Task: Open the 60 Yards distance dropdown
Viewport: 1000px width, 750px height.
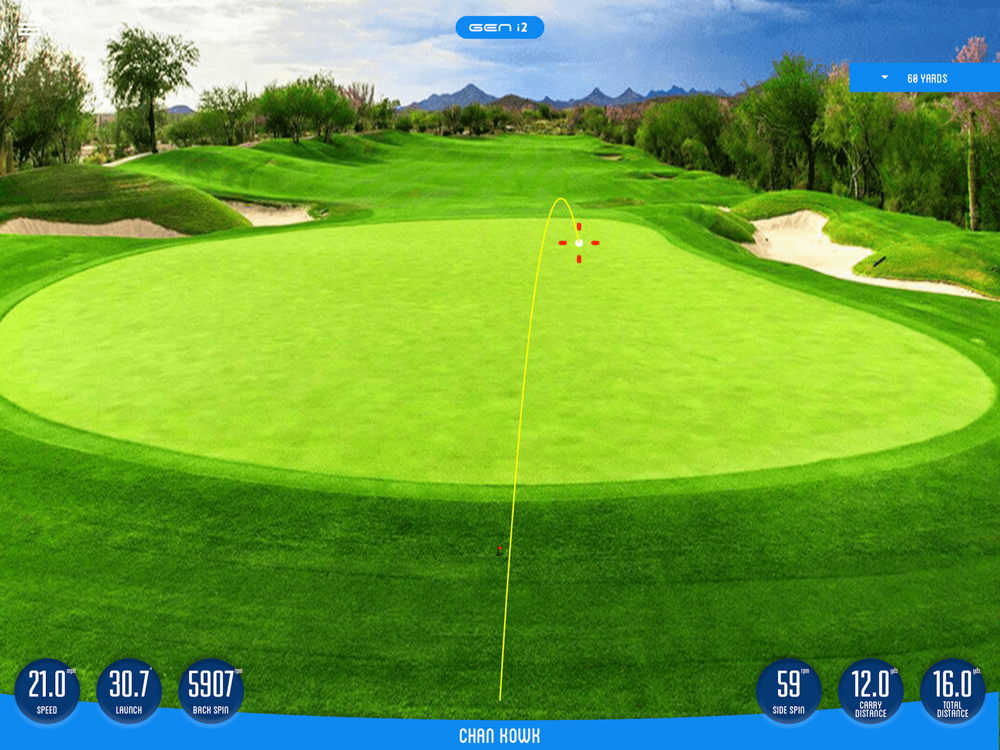Action: [924, 78]
